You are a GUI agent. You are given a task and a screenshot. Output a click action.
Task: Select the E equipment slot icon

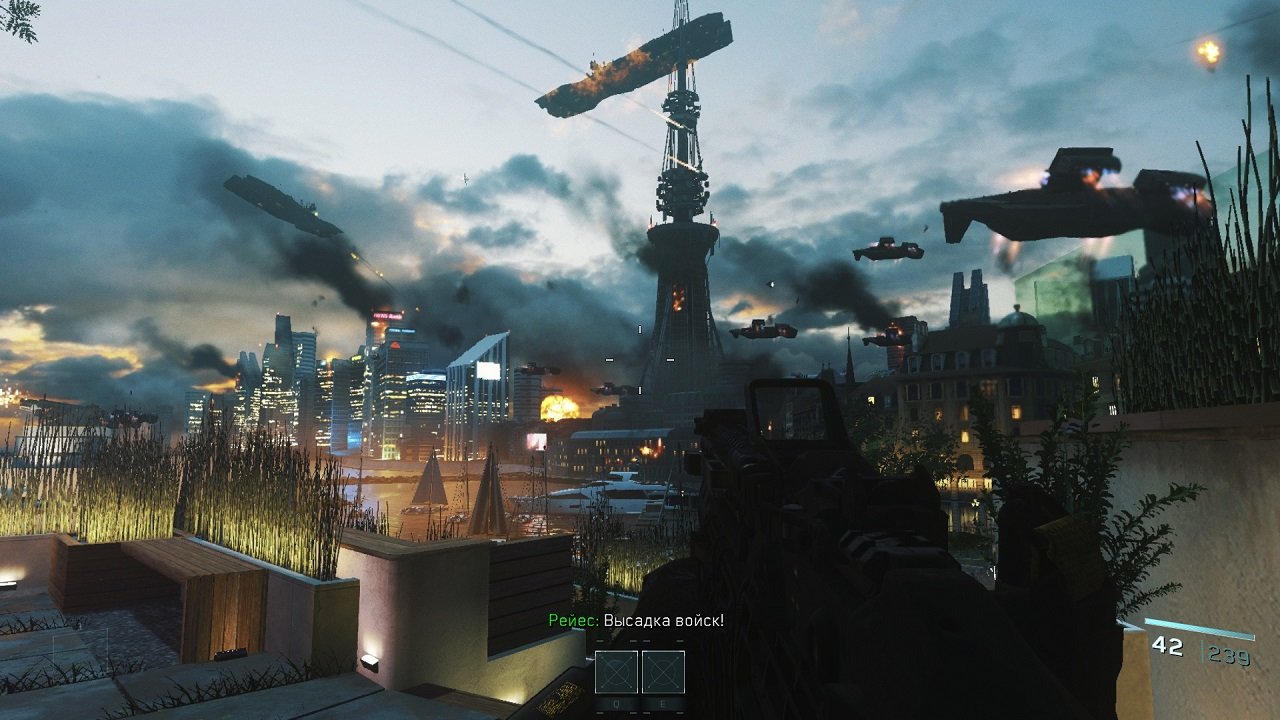coord(663,672)
